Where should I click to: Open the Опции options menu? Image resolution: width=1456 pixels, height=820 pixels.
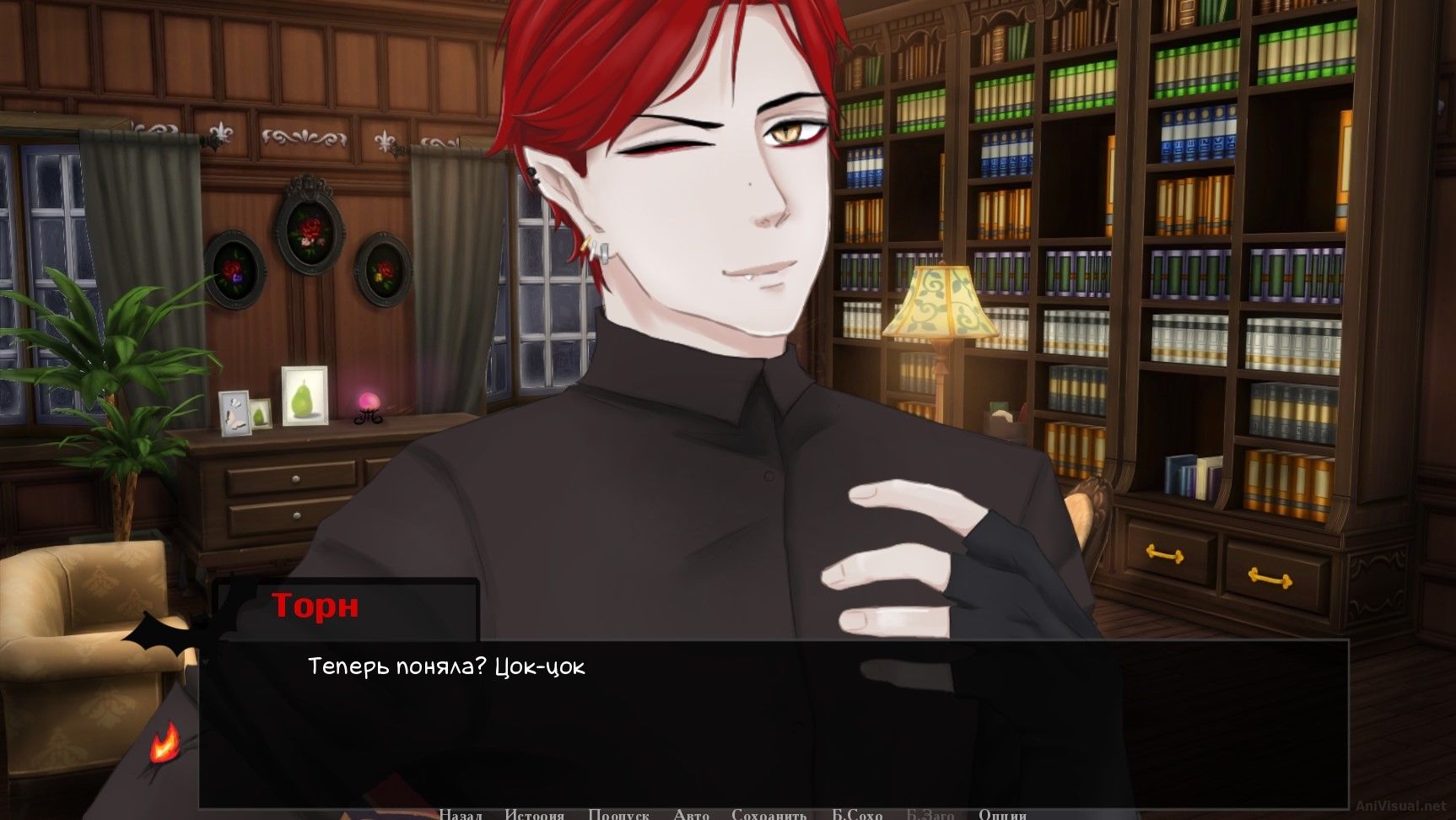pos(1004,815)
